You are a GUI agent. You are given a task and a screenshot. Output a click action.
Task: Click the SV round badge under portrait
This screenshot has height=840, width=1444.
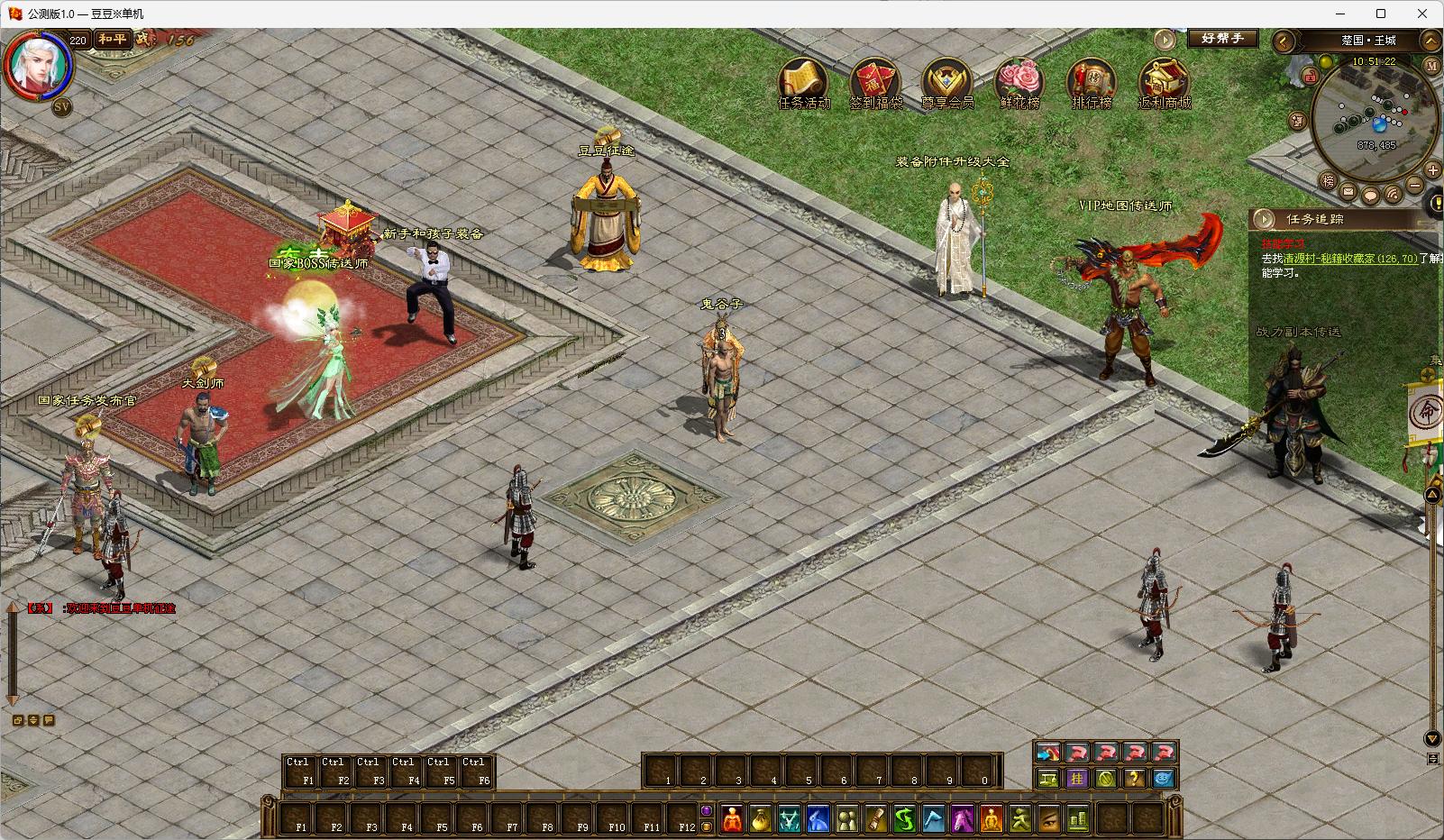click(62, 106)
